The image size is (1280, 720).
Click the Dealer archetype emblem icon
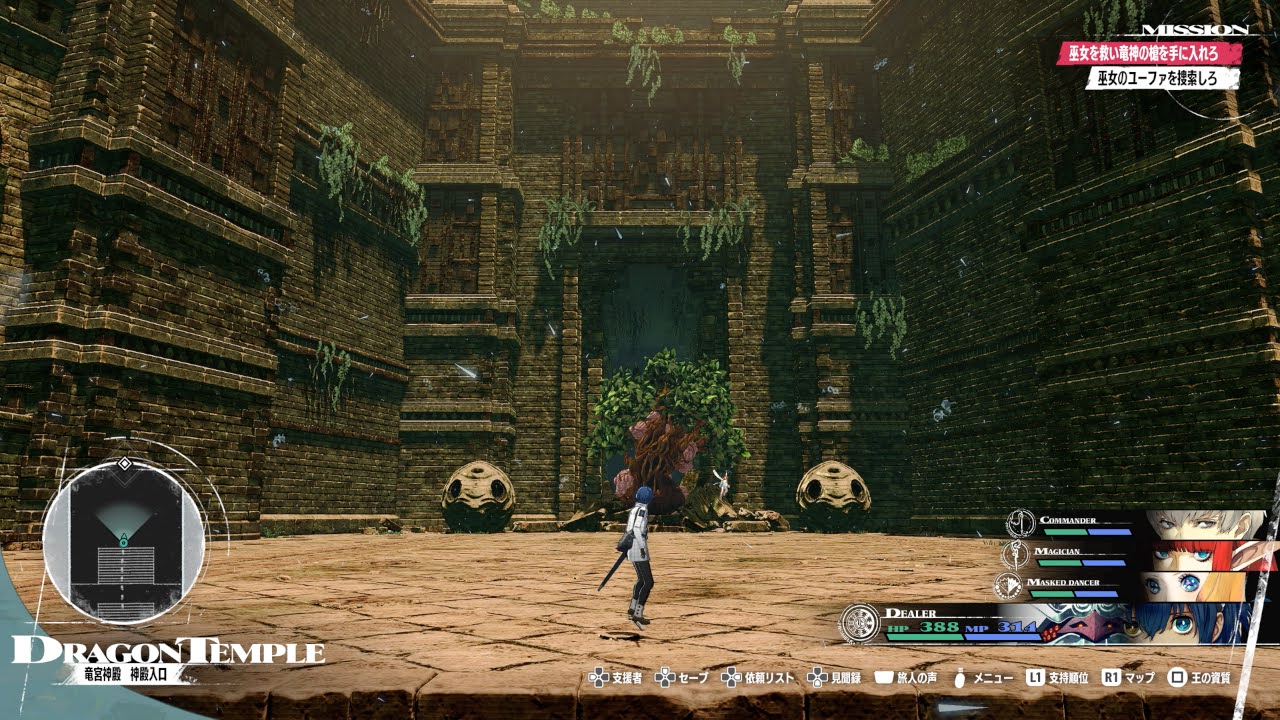(859, 624)
